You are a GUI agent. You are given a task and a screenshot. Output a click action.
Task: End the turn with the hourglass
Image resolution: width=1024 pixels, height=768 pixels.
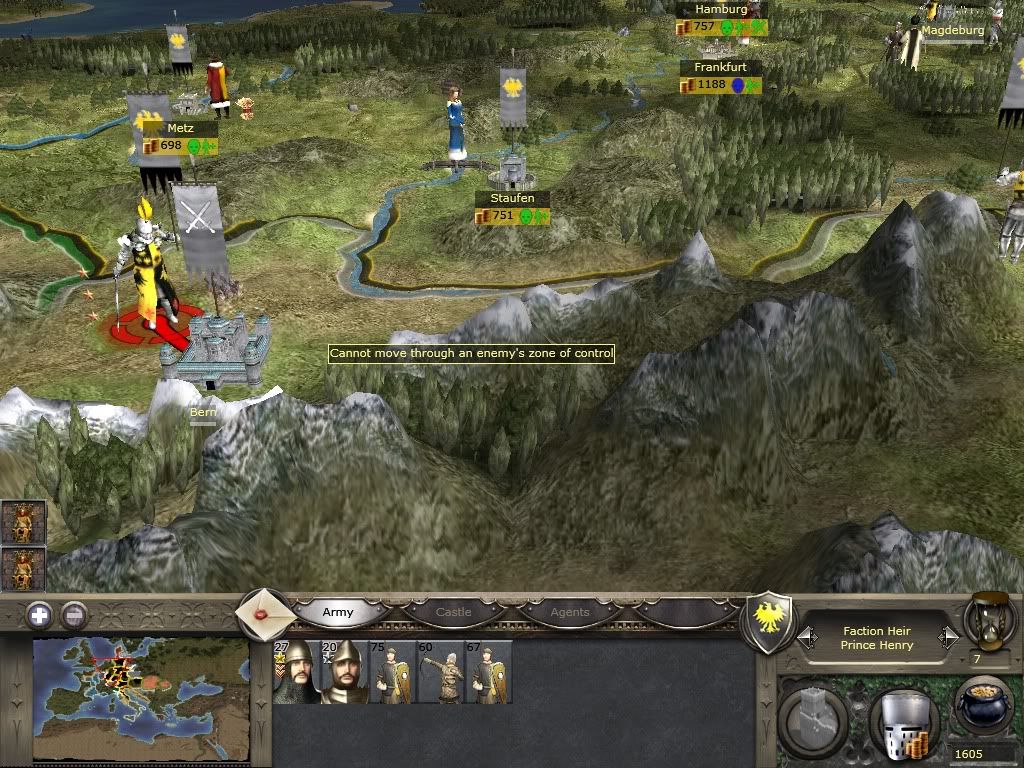(985, 622)
